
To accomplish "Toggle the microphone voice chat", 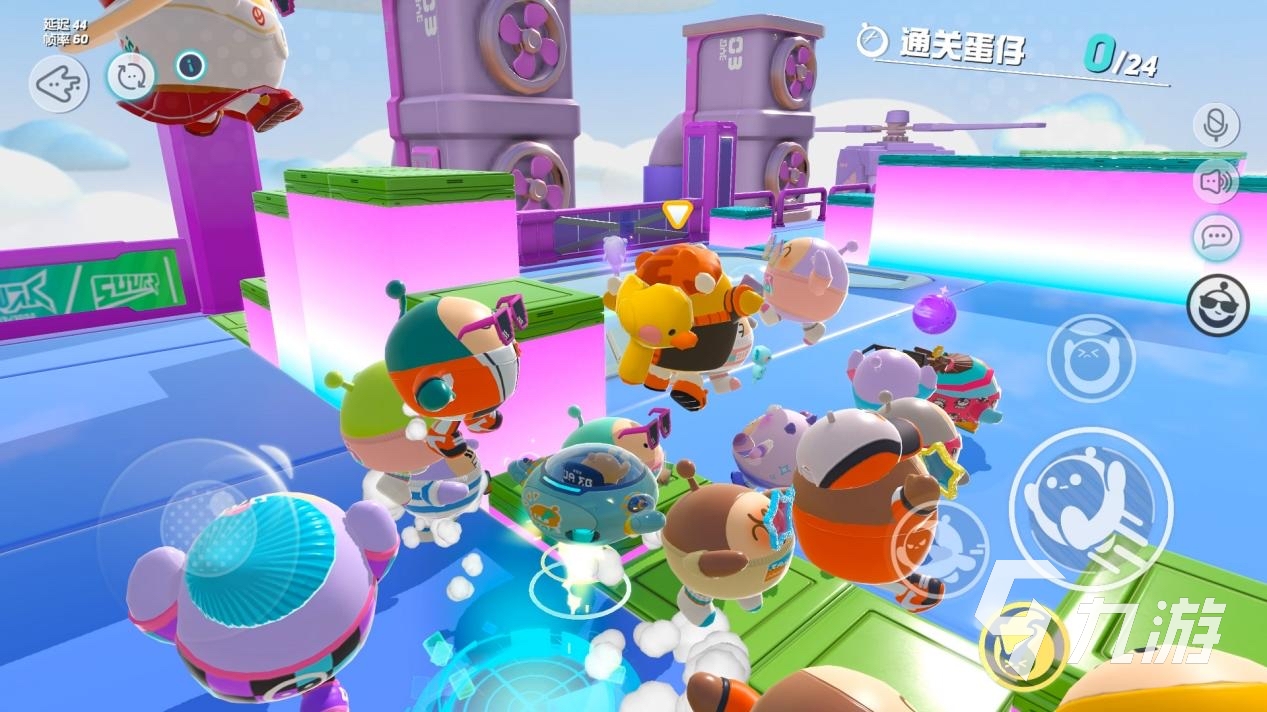I will click(x=1216, y=125).
